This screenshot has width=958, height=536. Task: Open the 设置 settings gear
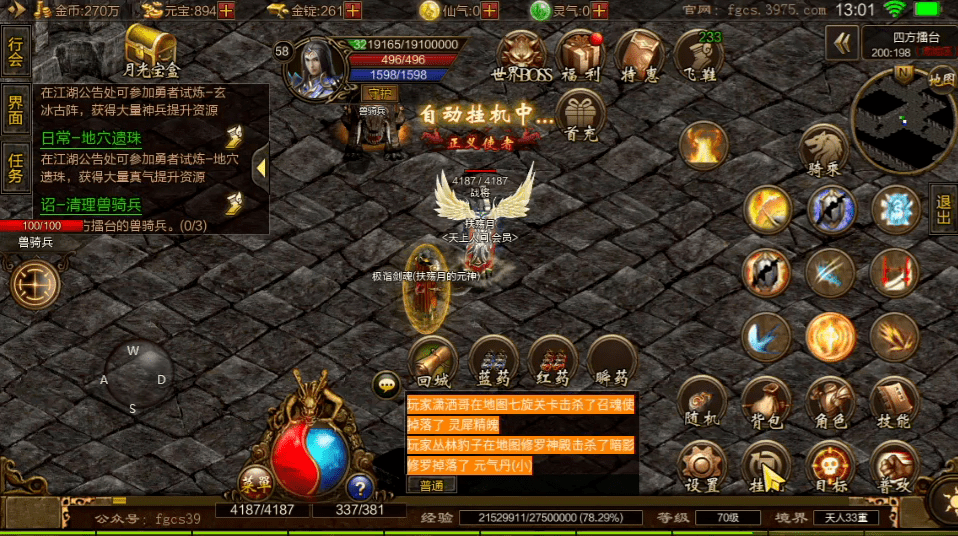pos(701,466)
